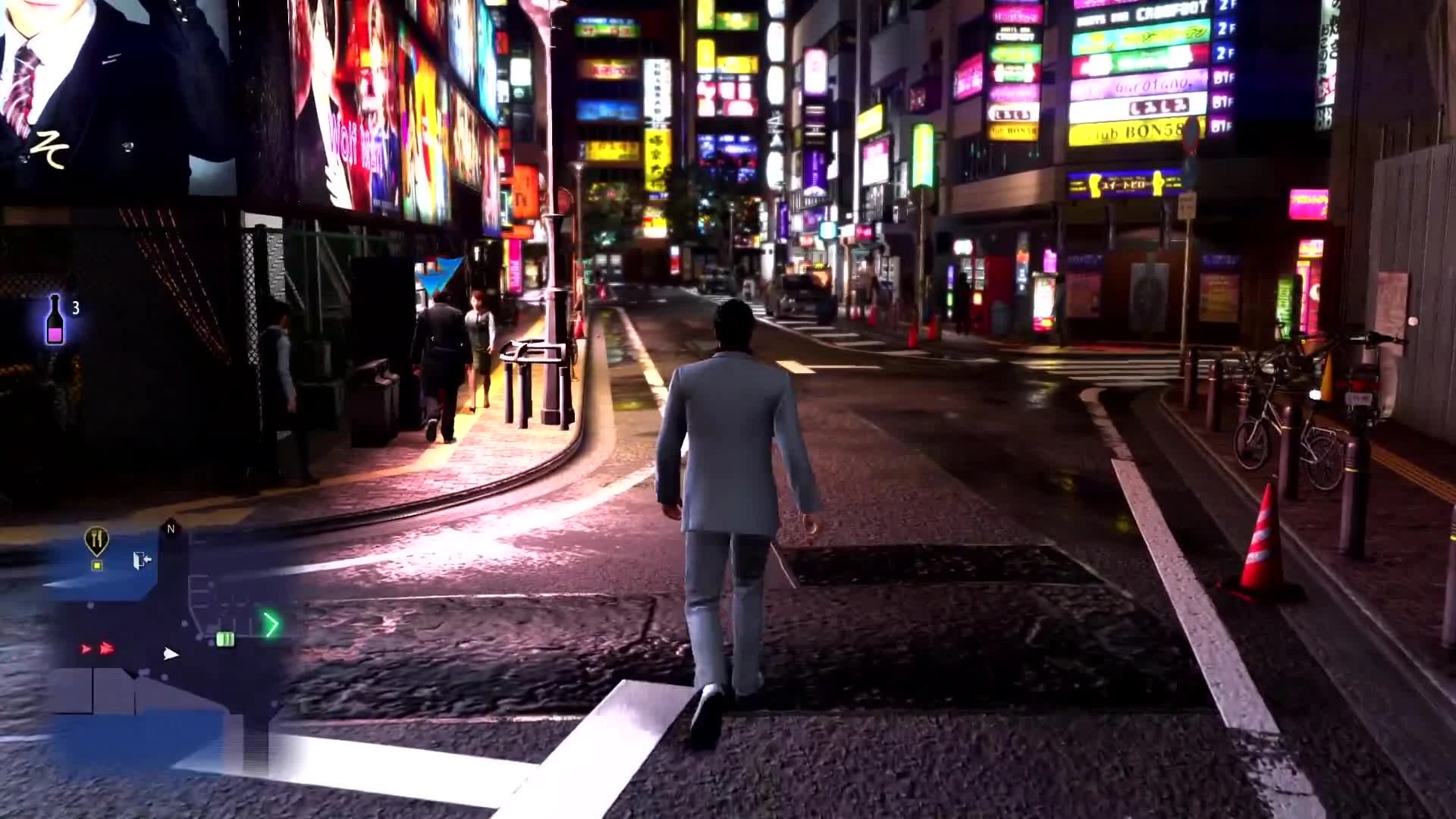Click the fork-and-knife restaurant marker on minimap

[x=97, y=540]
